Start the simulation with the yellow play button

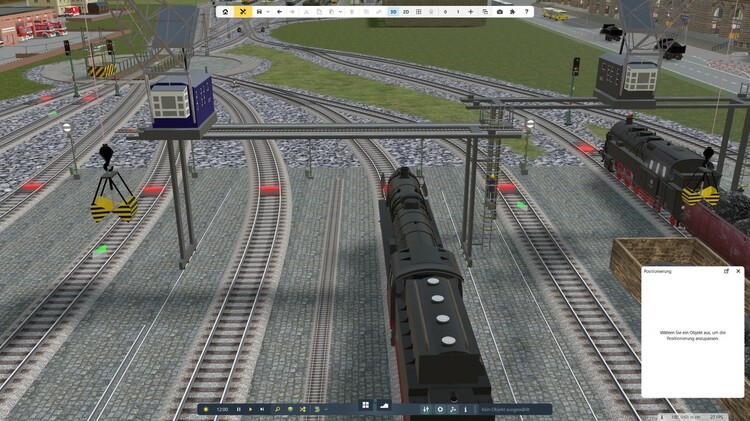(250, 409)
